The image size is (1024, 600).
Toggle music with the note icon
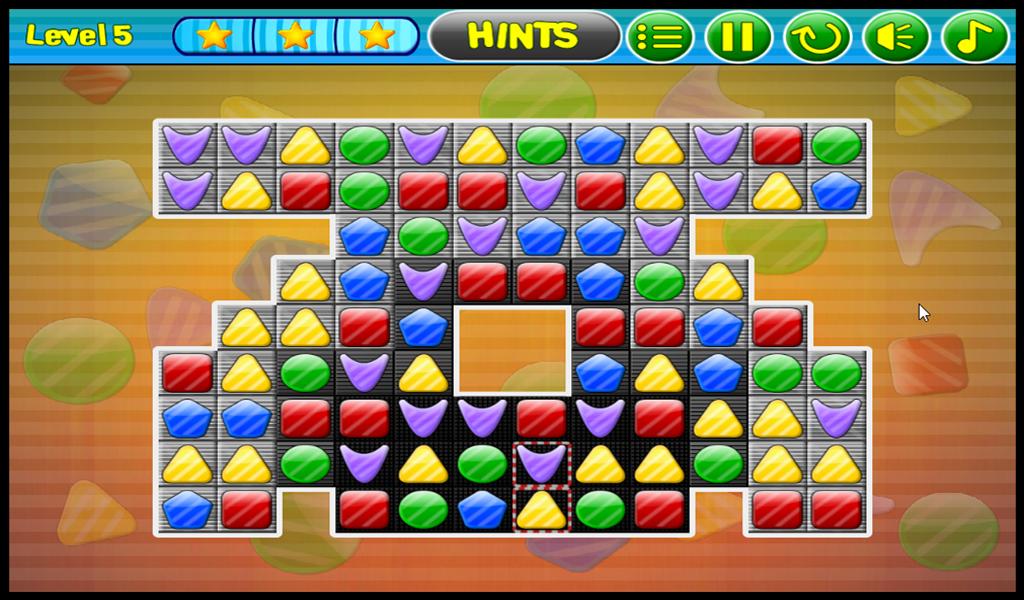974,37
